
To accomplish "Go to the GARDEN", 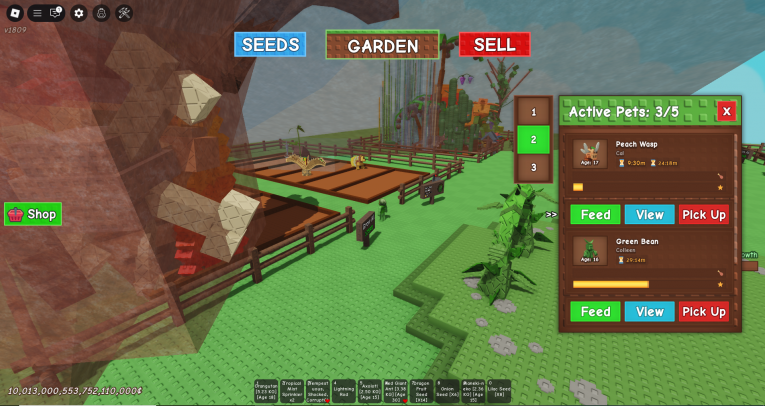I will click(382, 45).
